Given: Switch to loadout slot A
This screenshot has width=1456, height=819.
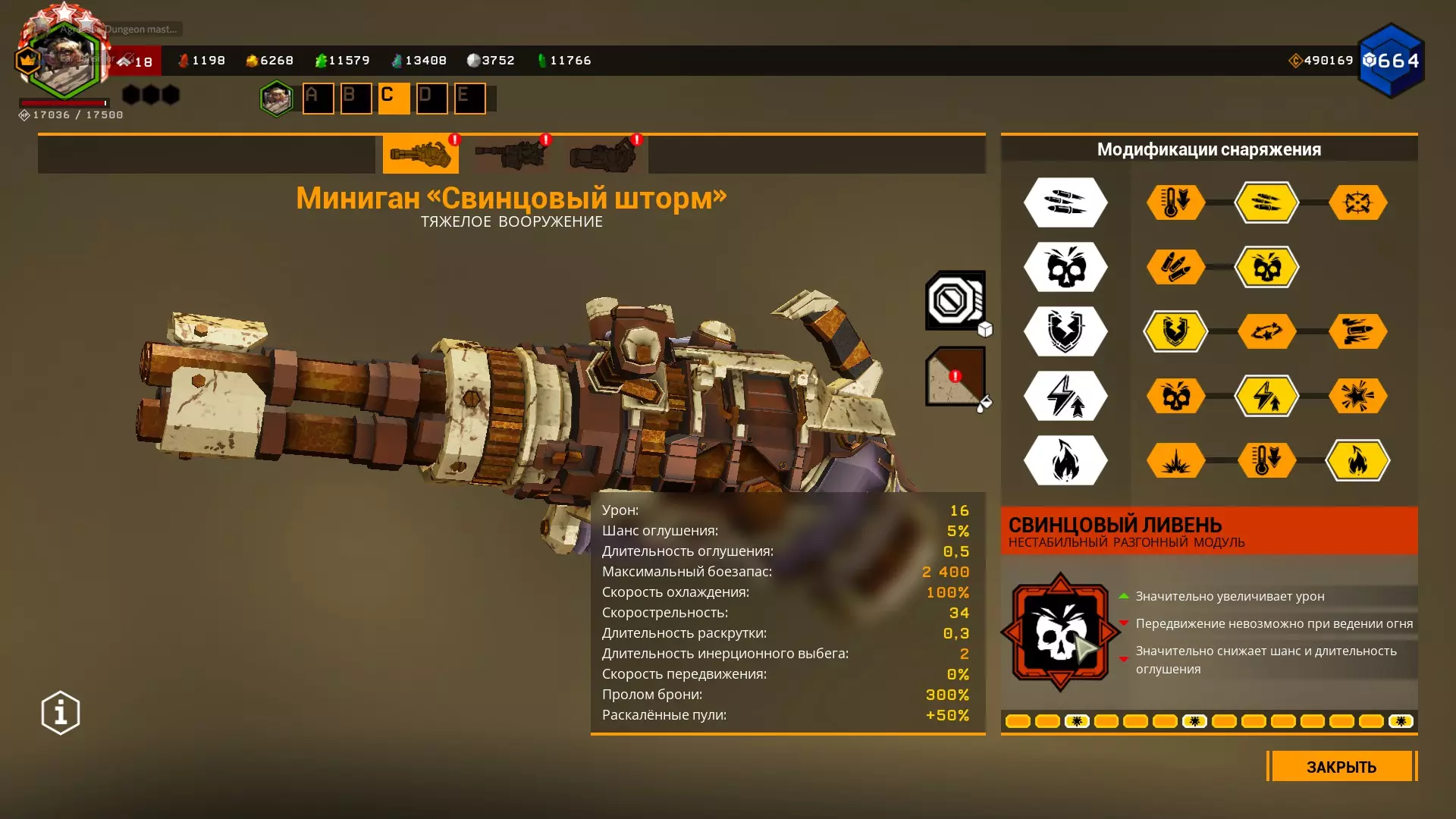Looking at the screenshot, I should [x=318, y=99].
